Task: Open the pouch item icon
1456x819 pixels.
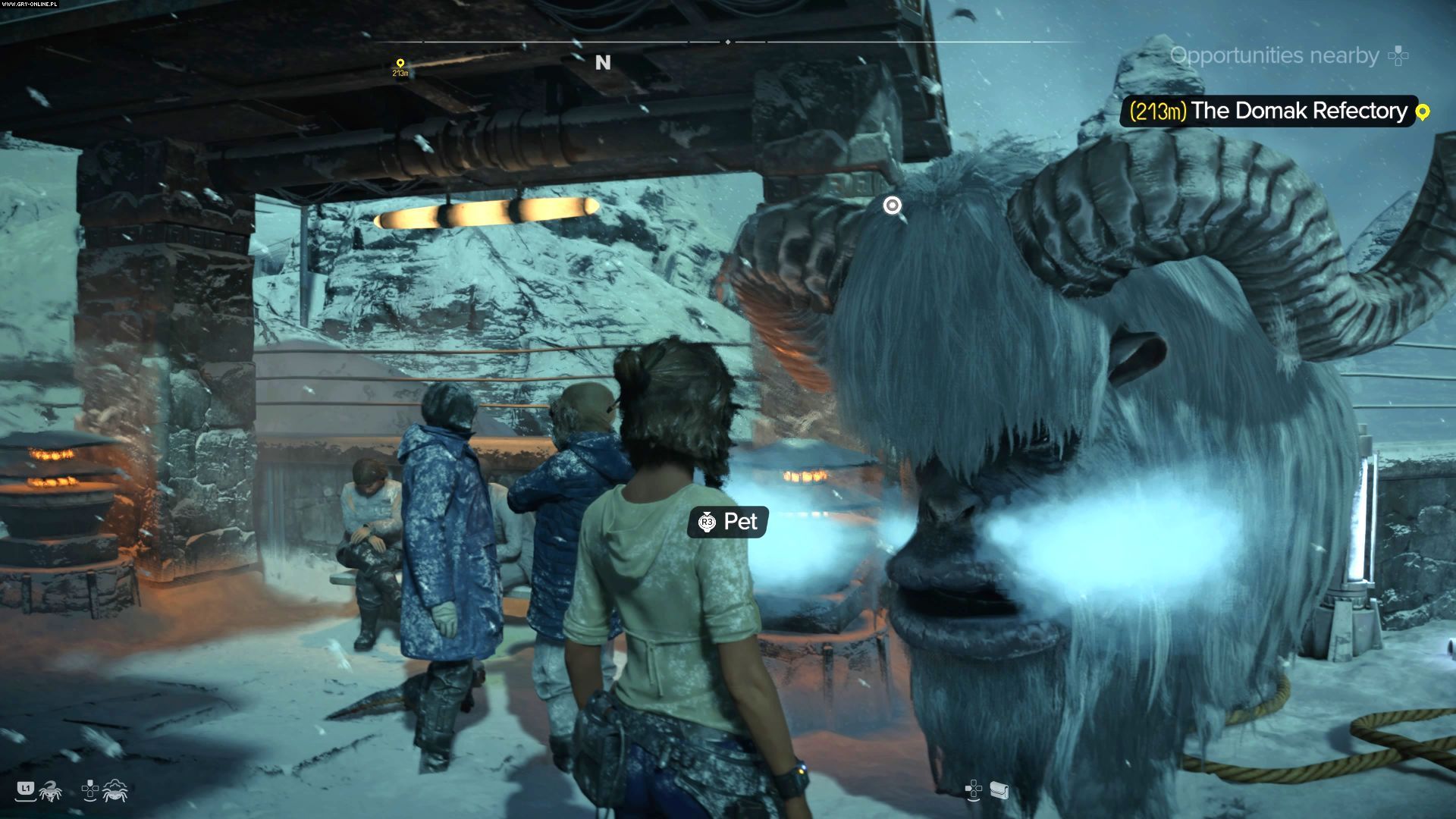Action: (x=999, y=791)
